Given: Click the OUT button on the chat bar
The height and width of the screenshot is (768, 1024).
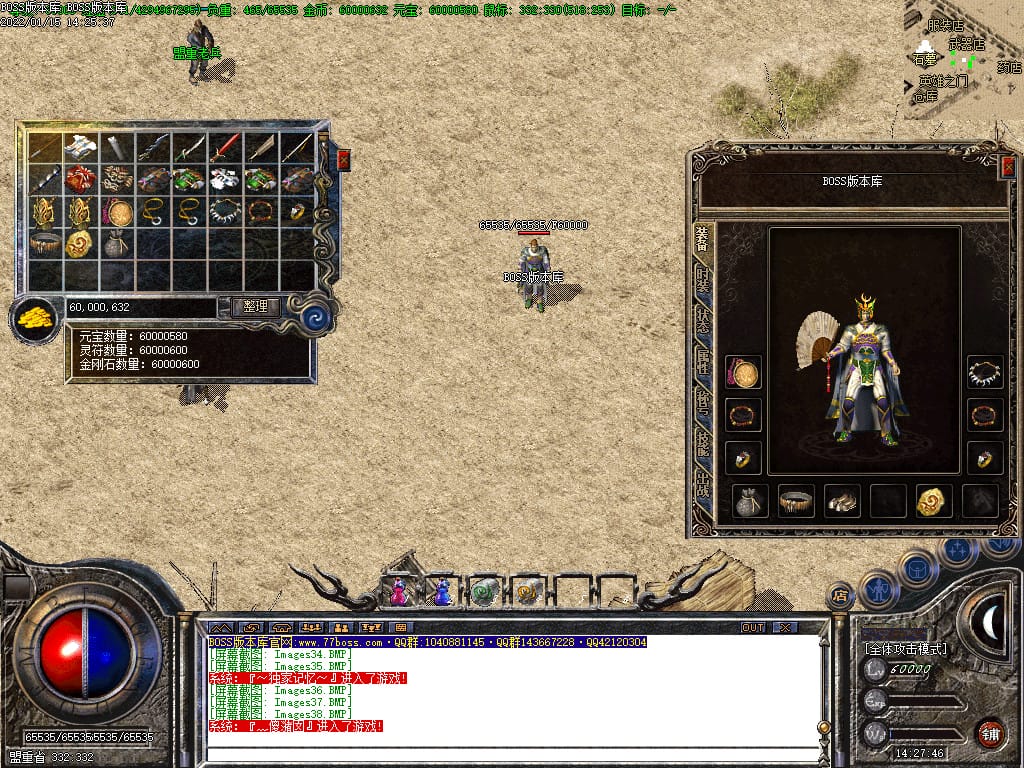Looking at the screenshot, I should 753,627.
